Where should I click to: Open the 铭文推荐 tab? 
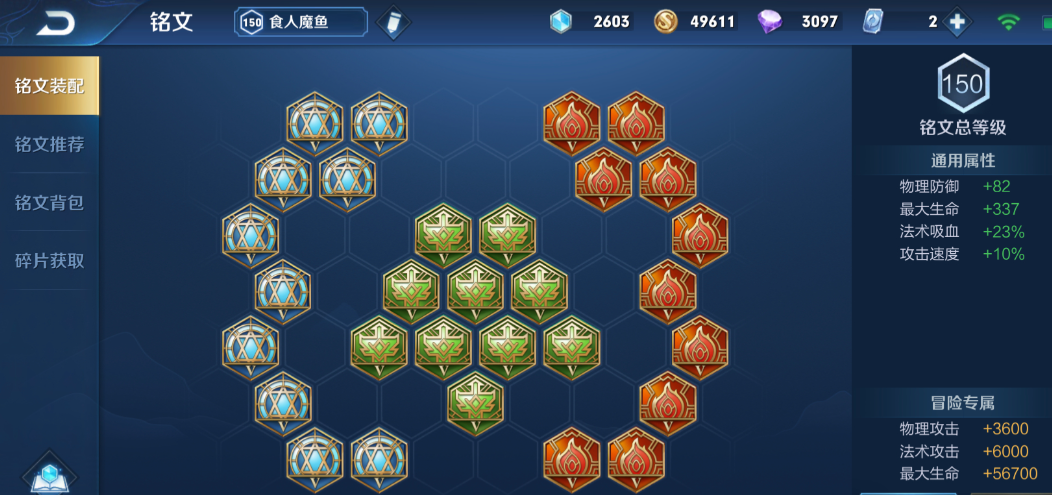coord(50,144)
